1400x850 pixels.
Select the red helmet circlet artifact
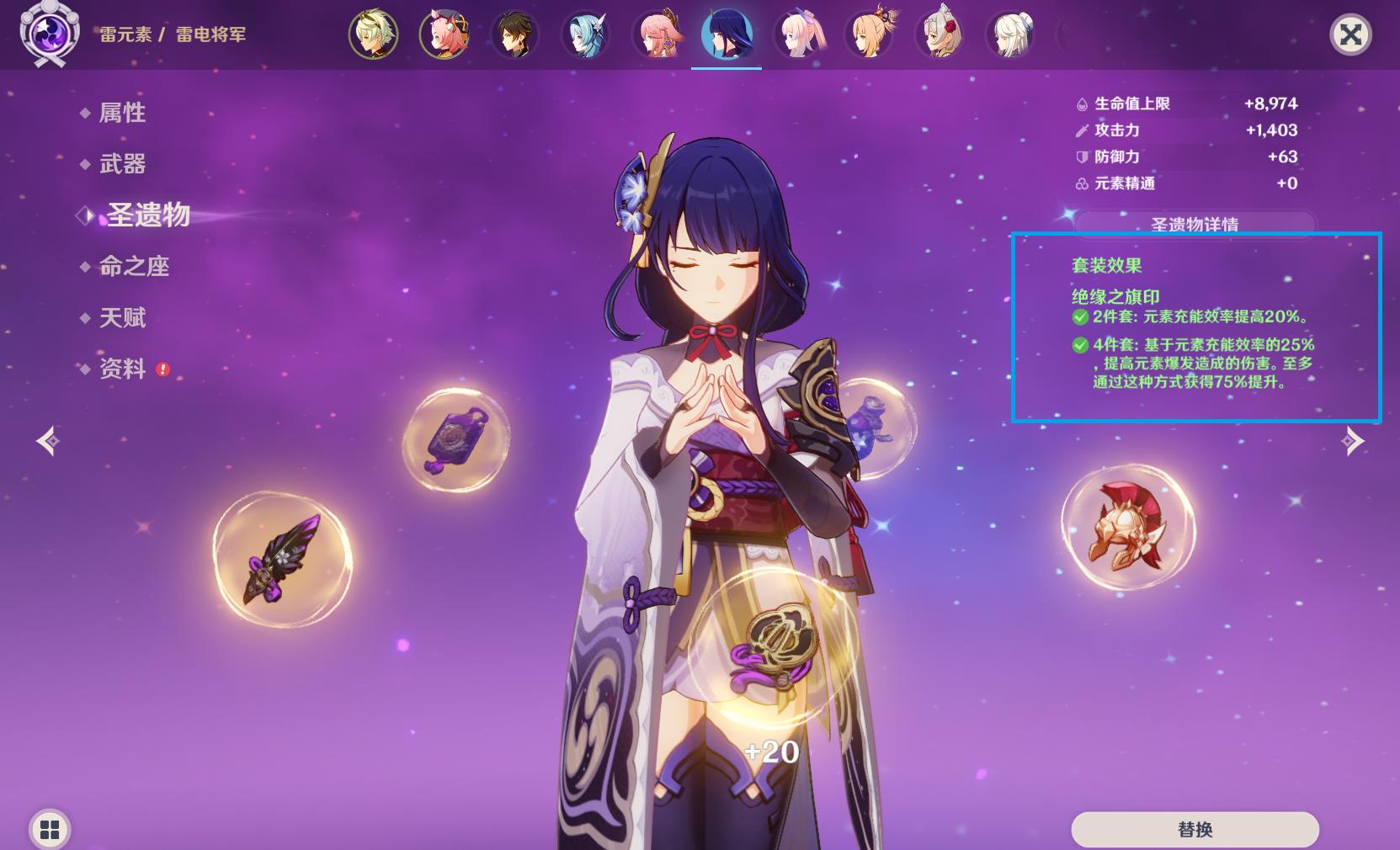pyautogui.click(x=1127, y=527)
